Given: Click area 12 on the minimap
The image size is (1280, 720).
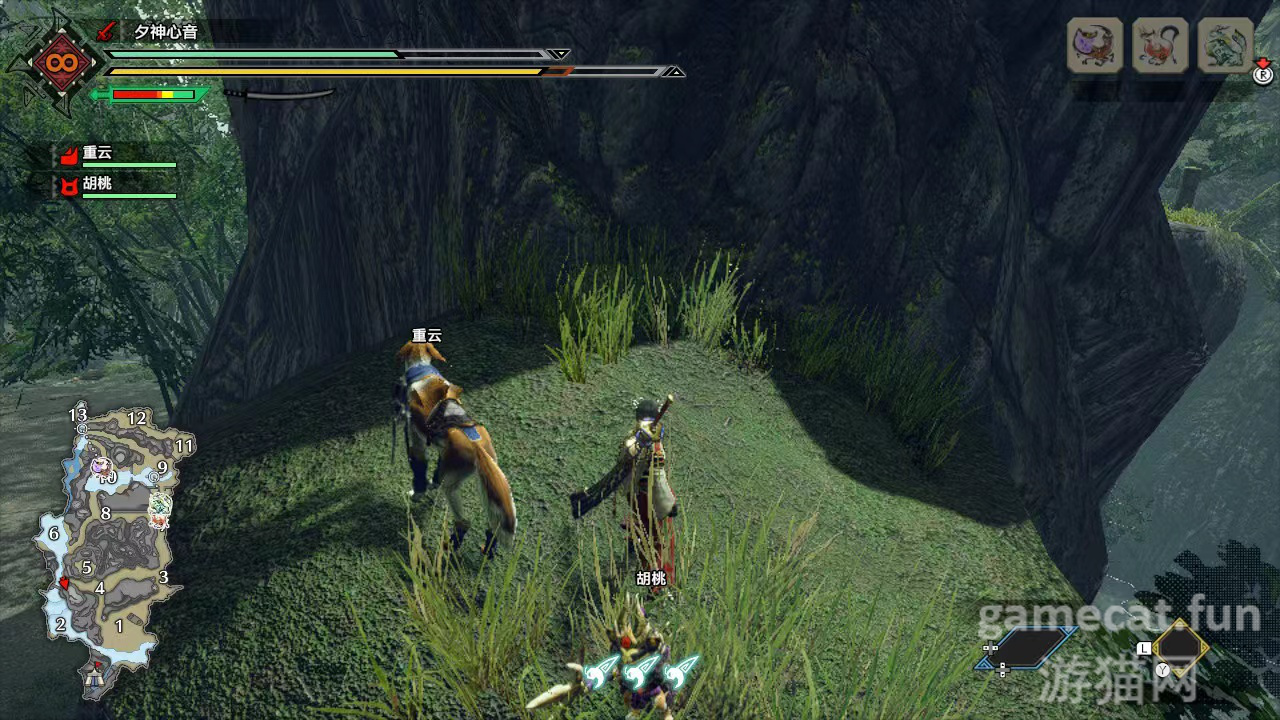Looking at the screenshot, I should coord(137,418).
